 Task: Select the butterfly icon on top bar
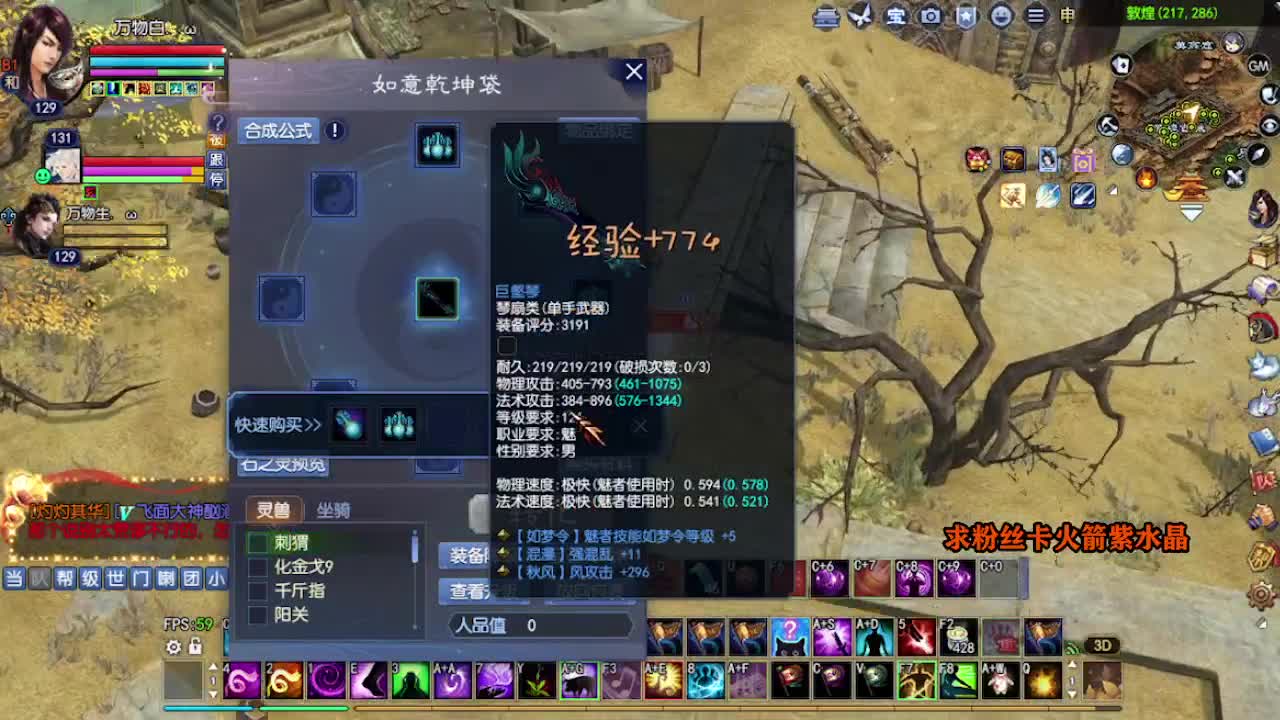coord(860,16)
